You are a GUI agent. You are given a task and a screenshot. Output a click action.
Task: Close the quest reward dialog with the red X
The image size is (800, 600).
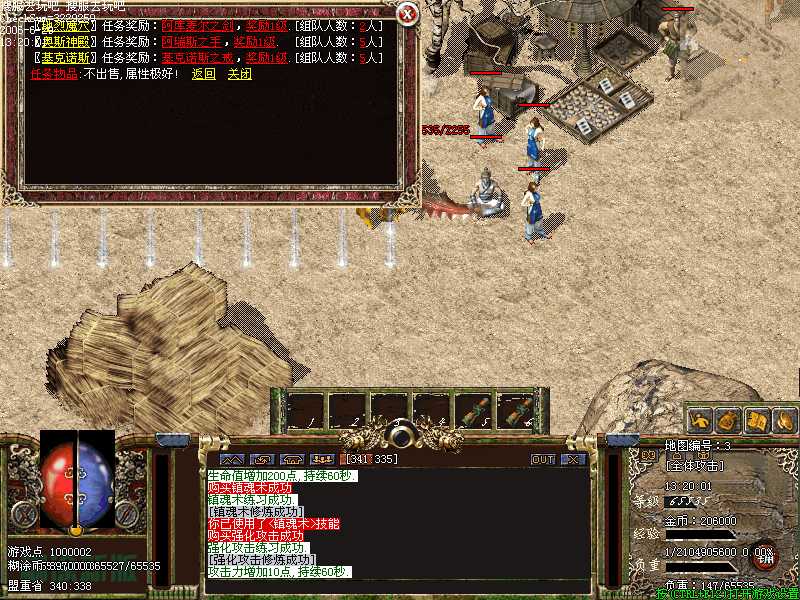click(406, 14)
